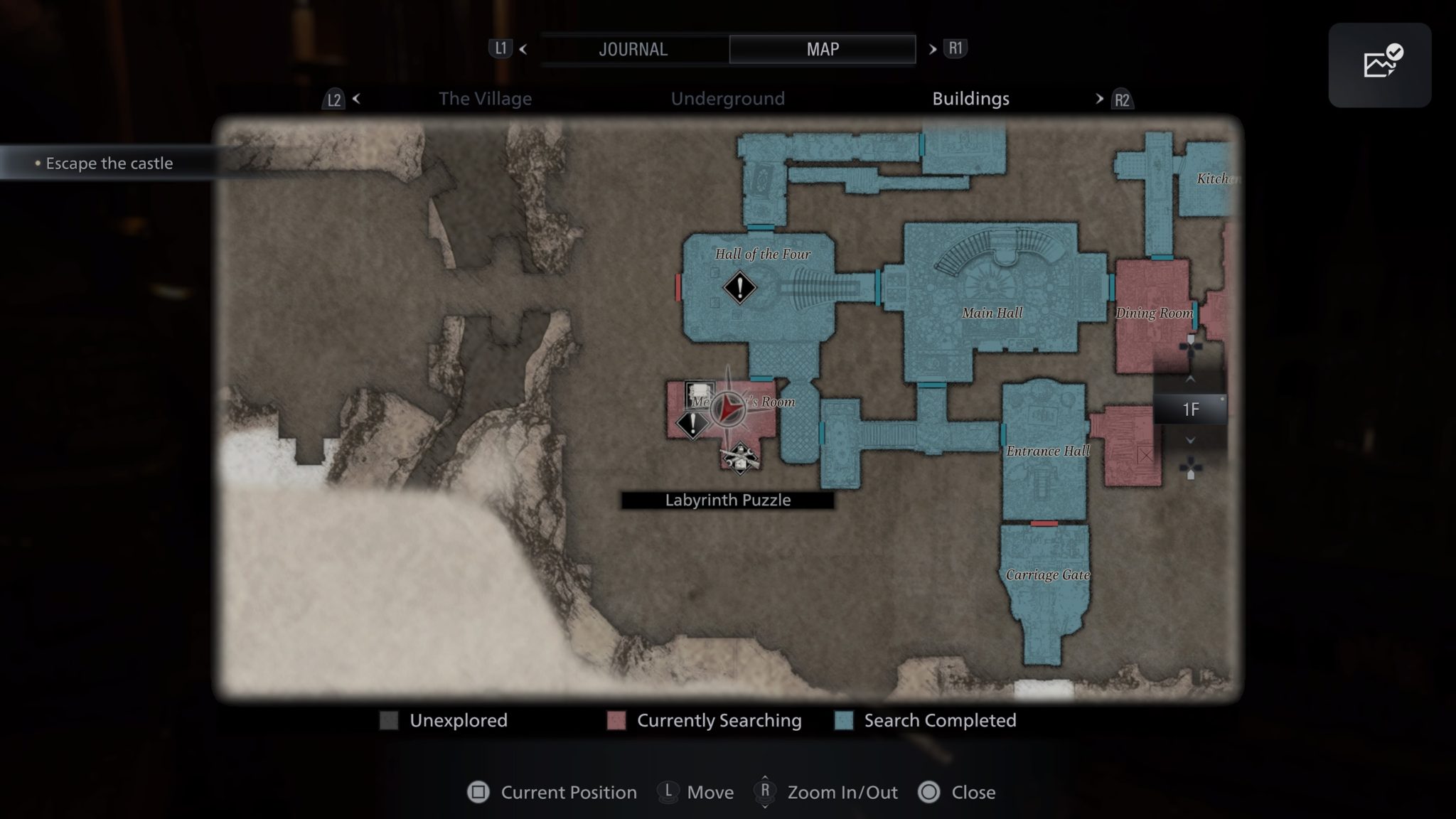Click the red player position marker
Viewport: 1456px width, 819px height.
click(x=728, y=409)
